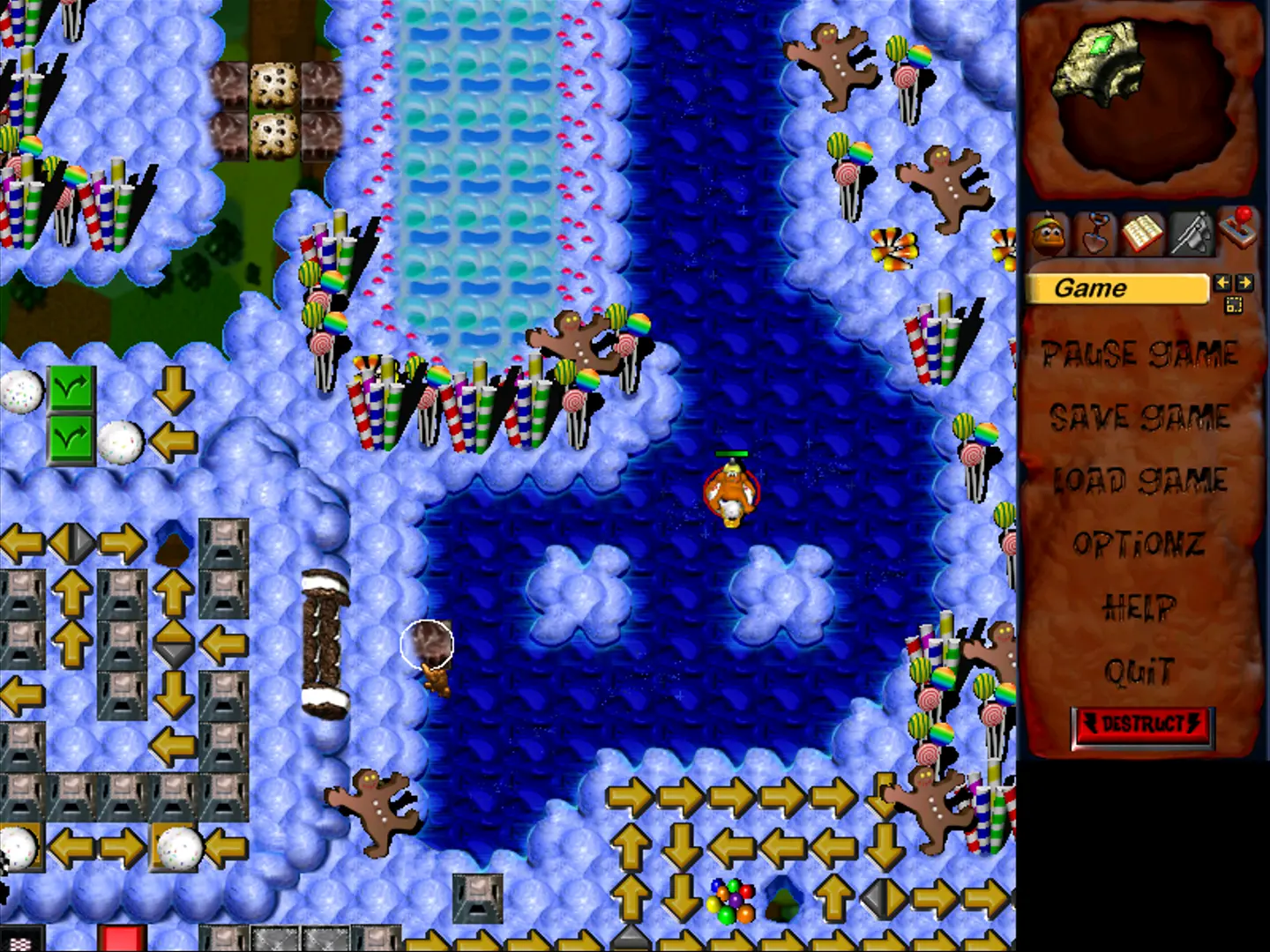Switch to the grey flags tab

[x=1191, y=234]
